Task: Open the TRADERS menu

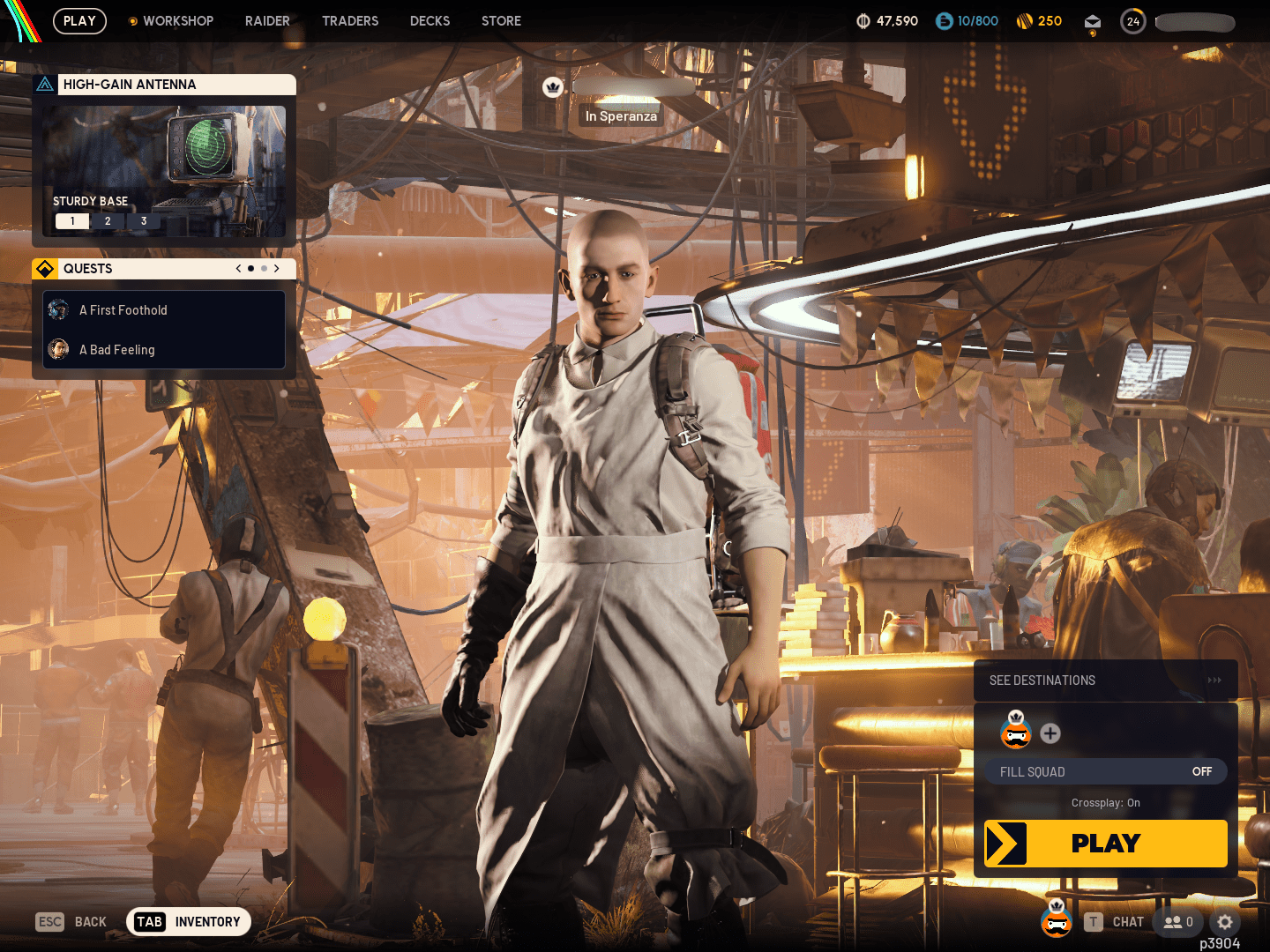Action: point(350,20)
